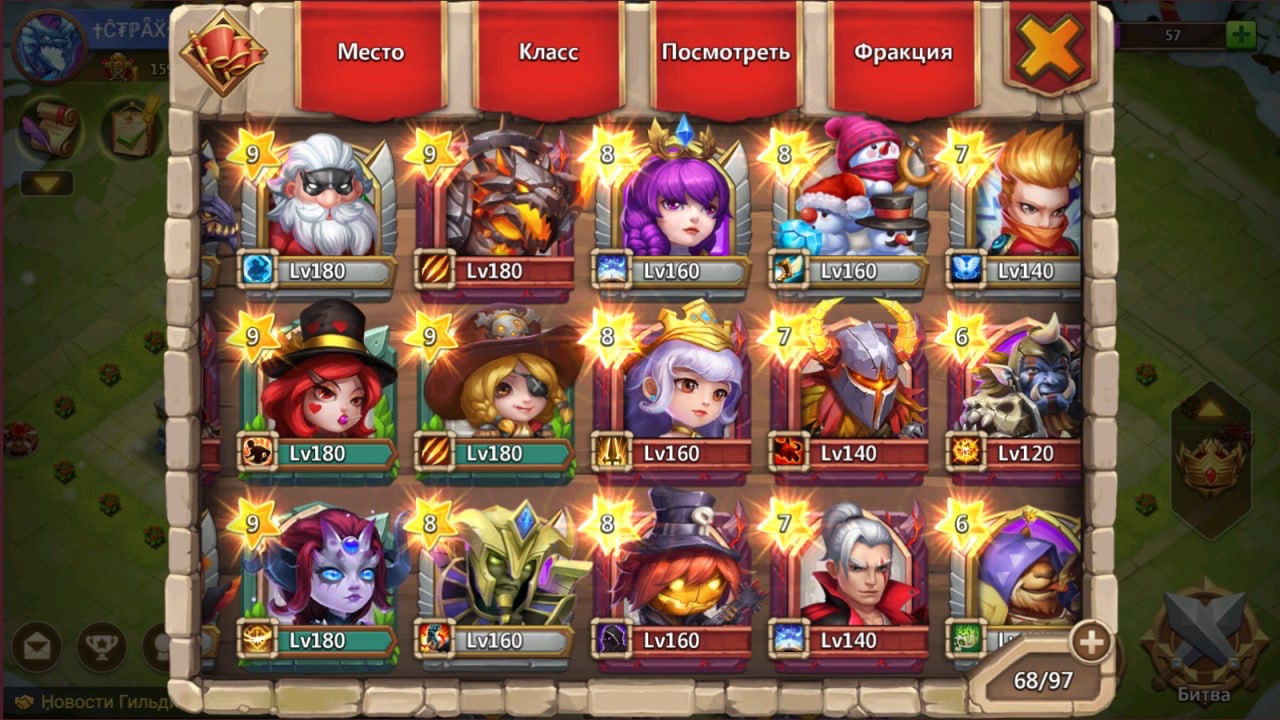This screenshot has width=1280, height=720.
Task: Expand hero slots with plus button
Action: [x=1089, y=642]
